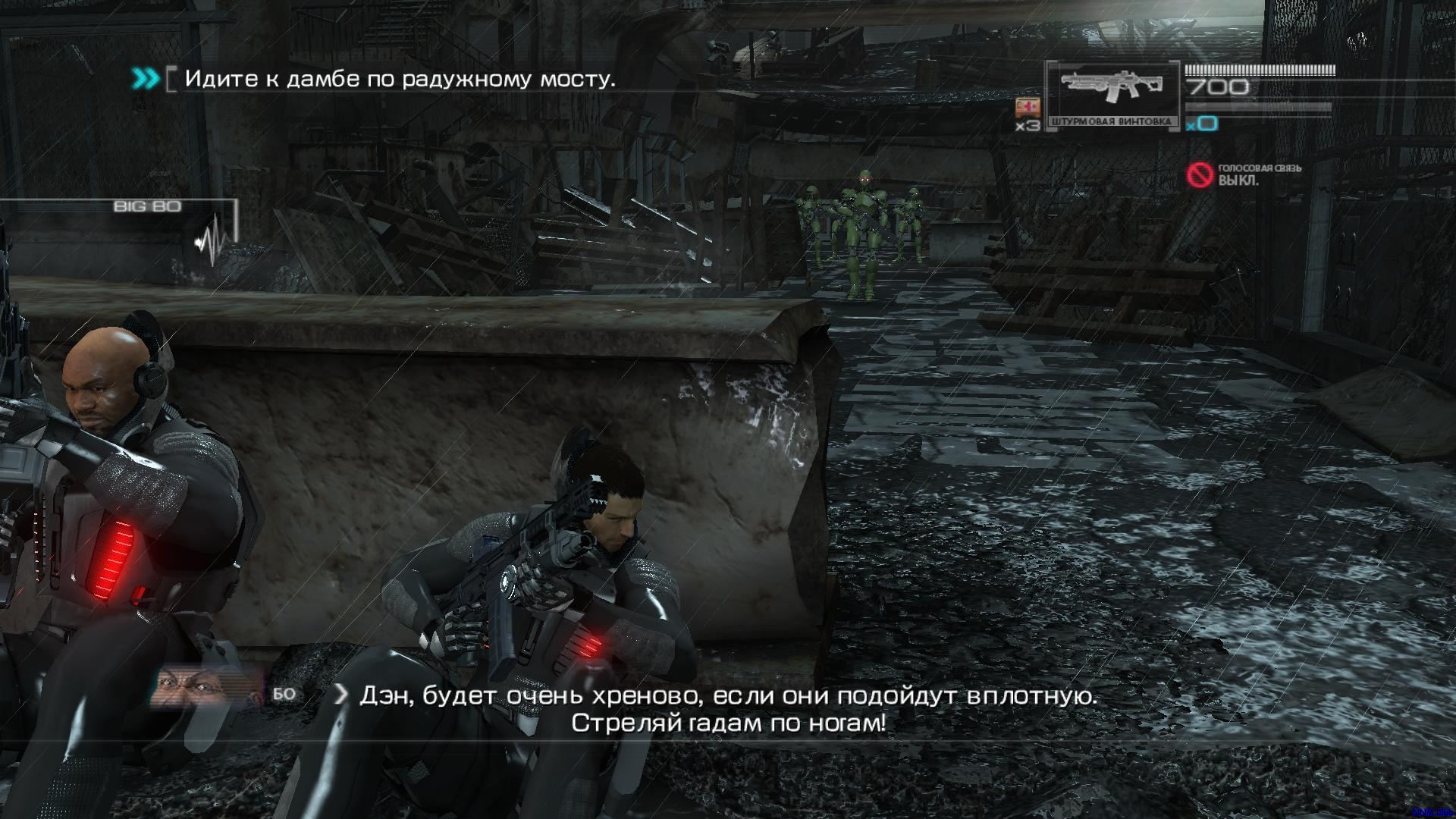1456x819 pixels.
Task: Open the rainbow bridge objective tracker
Action: pos(400,79)
